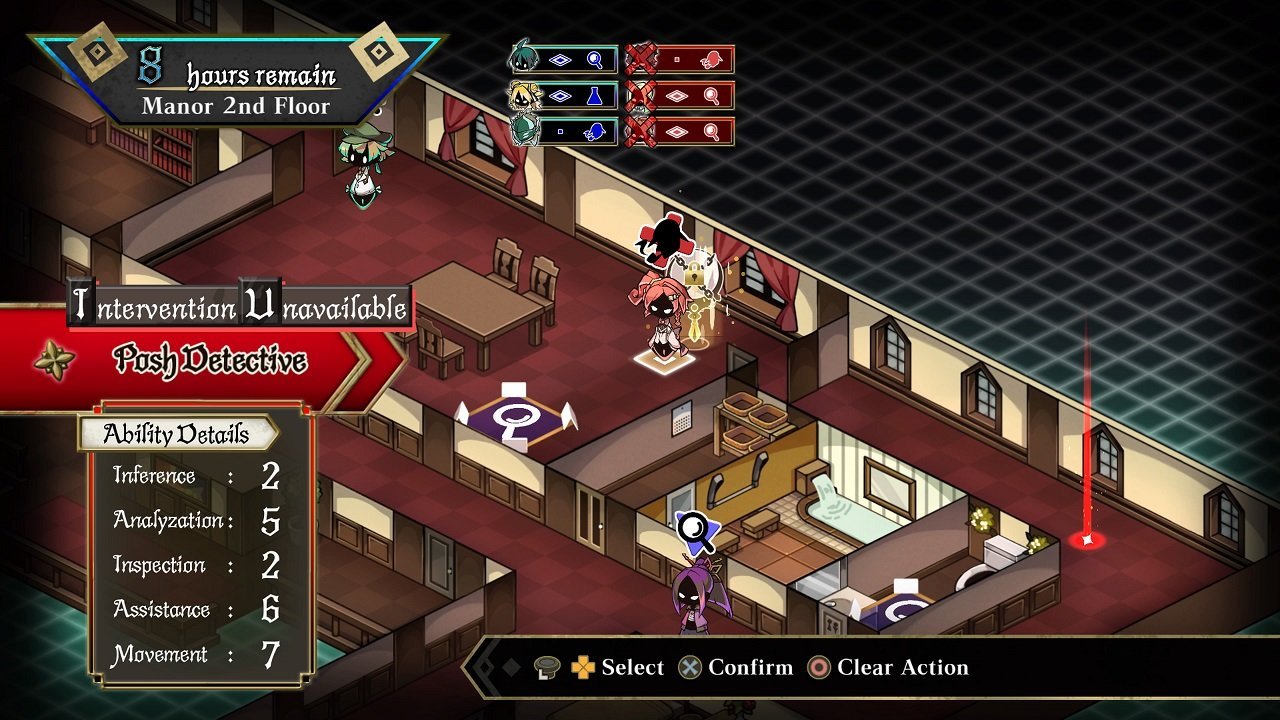Click the red silhouette marker above the detective
Screen dimensions: 1280x720
661,238
